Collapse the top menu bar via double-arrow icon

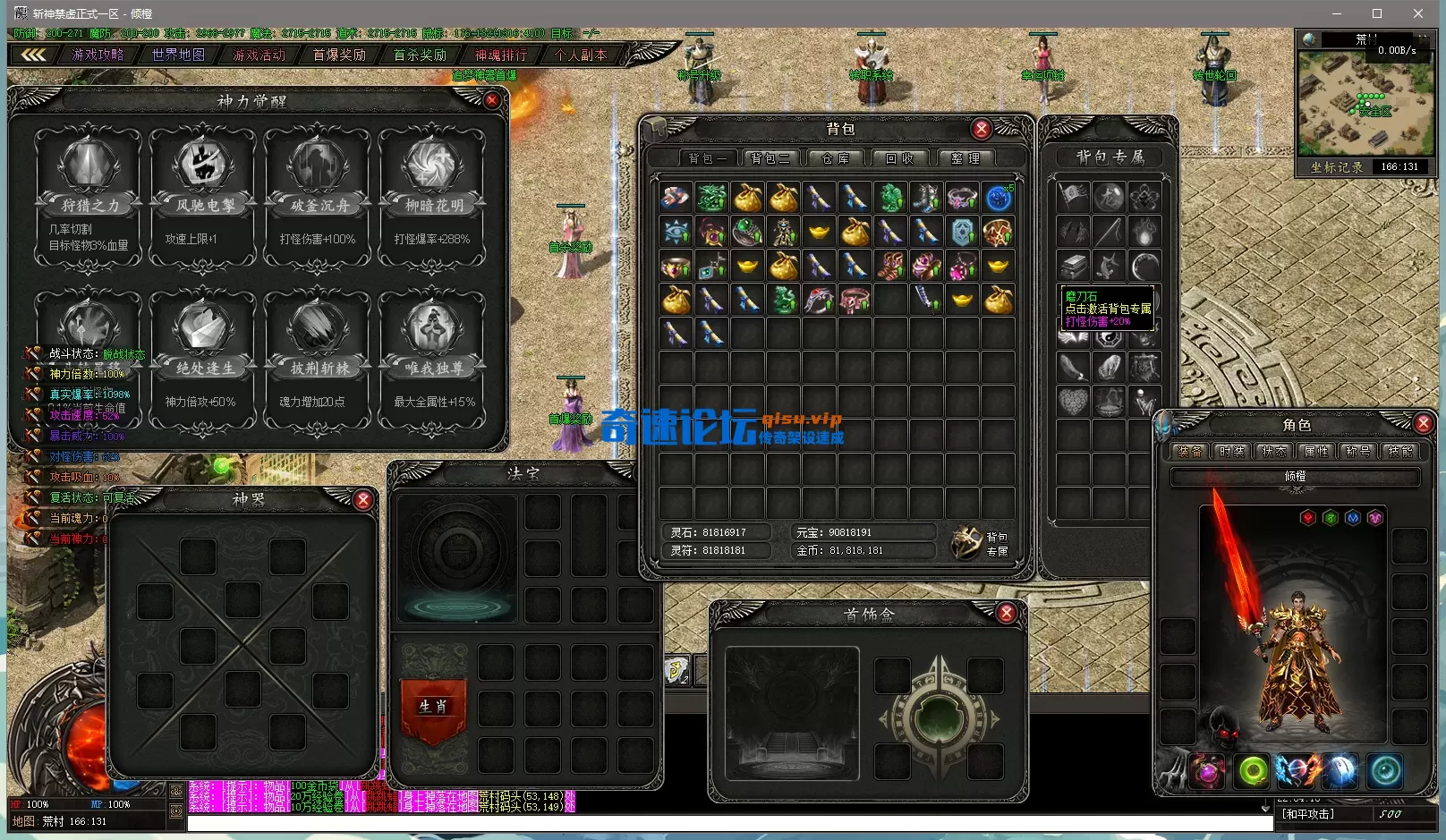pos(32,54)
